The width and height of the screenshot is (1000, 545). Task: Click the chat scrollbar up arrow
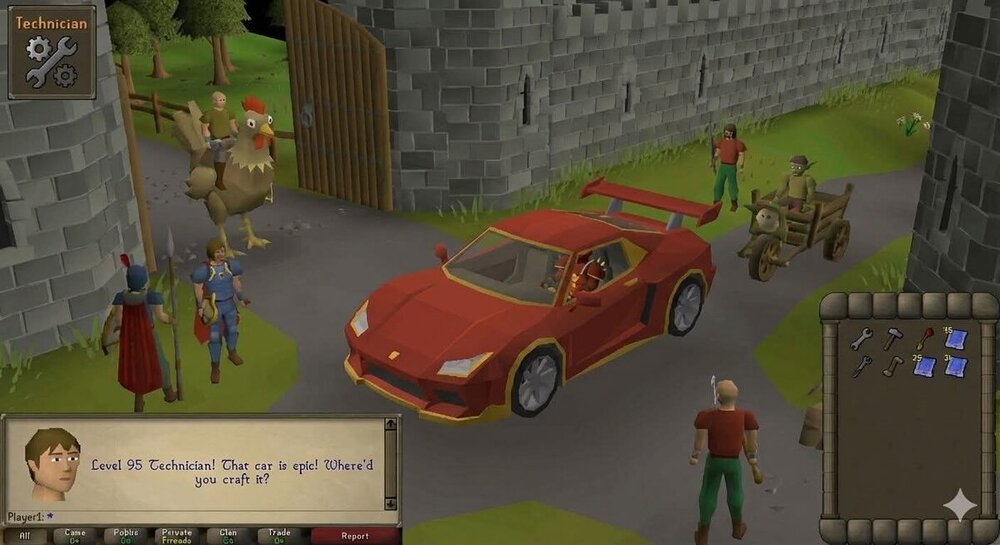[391, 424]
